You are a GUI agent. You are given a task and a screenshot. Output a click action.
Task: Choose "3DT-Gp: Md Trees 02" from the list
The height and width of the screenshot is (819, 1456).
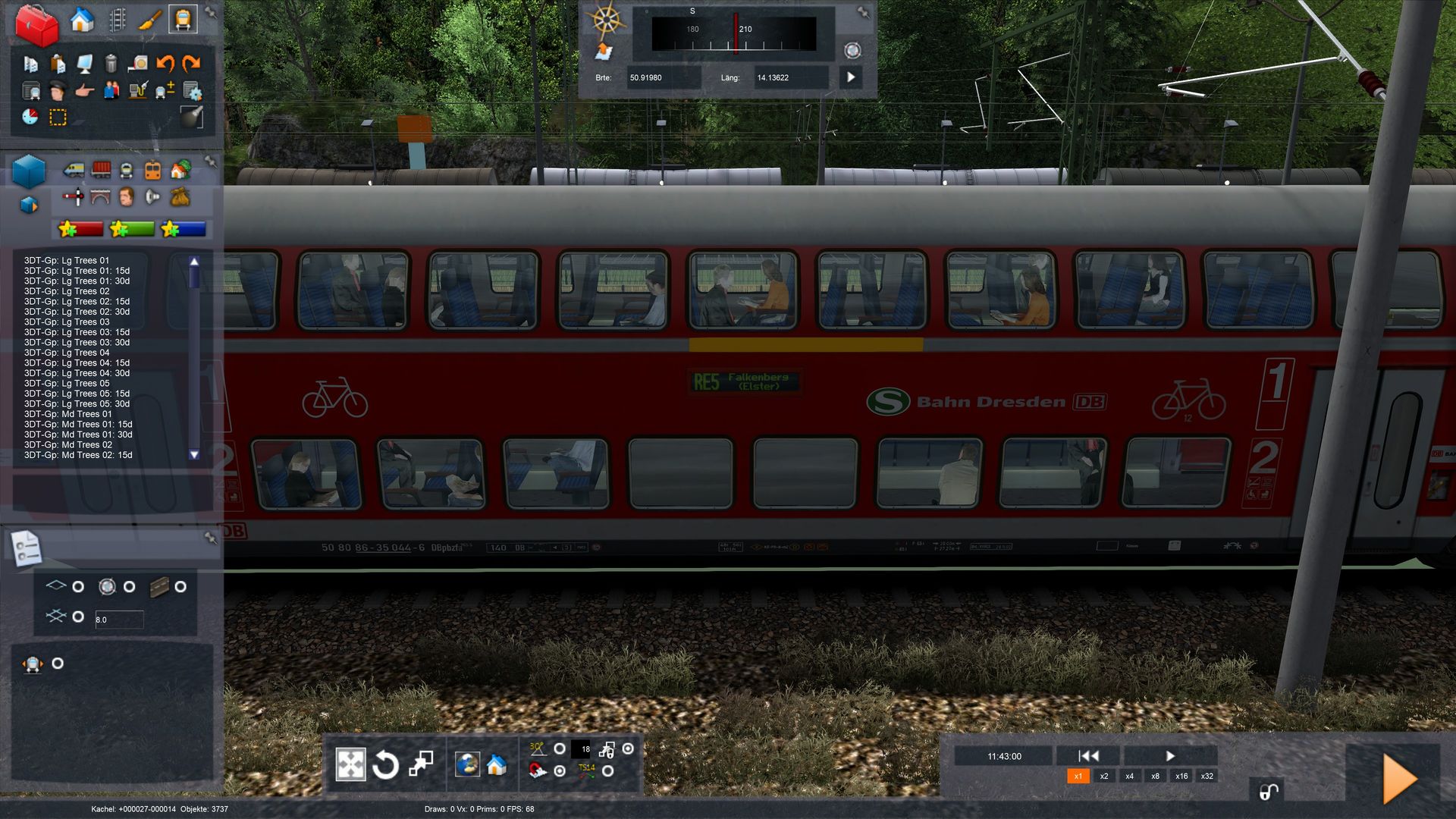tap(68, 445)
